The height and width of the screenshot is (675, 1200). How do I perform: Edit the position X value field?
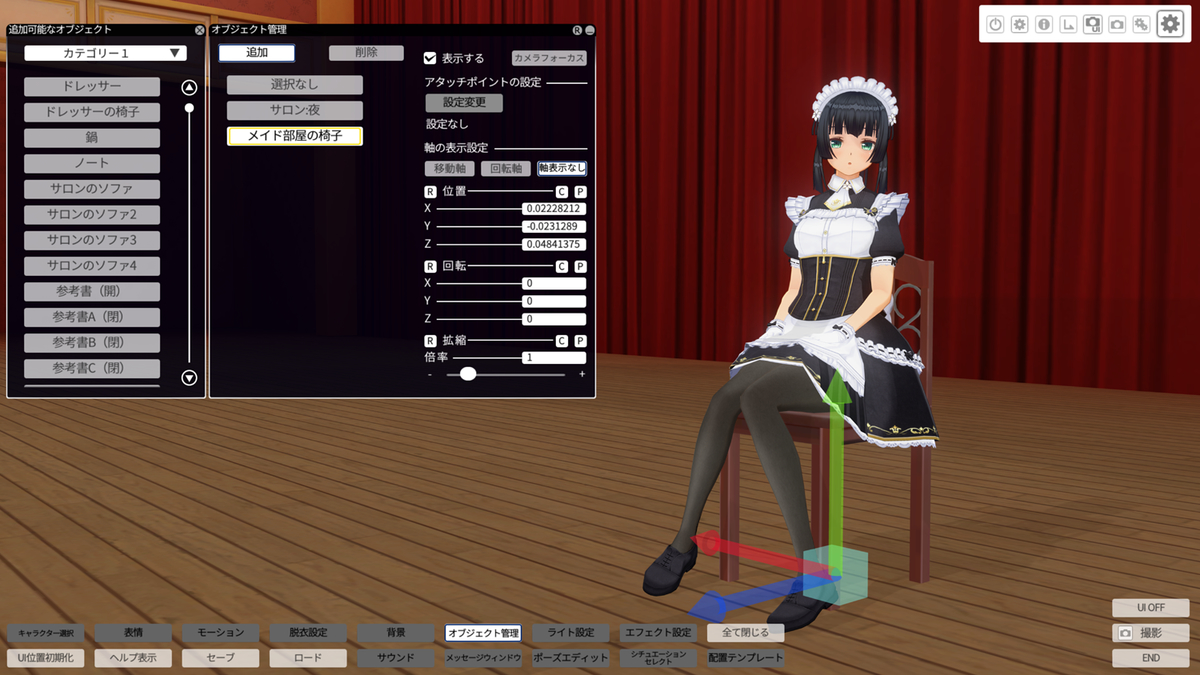554,209
